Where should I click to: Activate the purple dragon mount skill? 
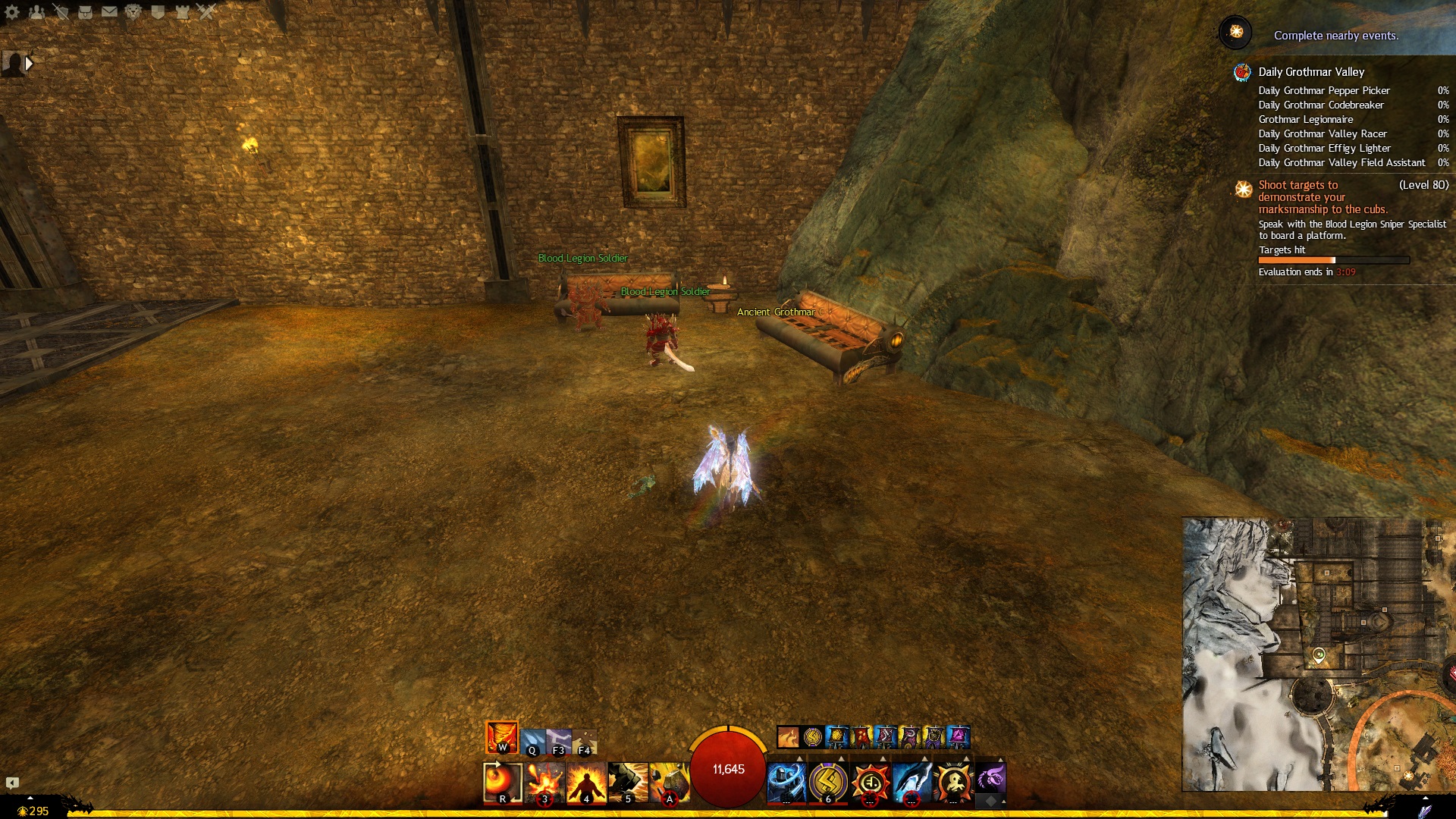(990, 777)
